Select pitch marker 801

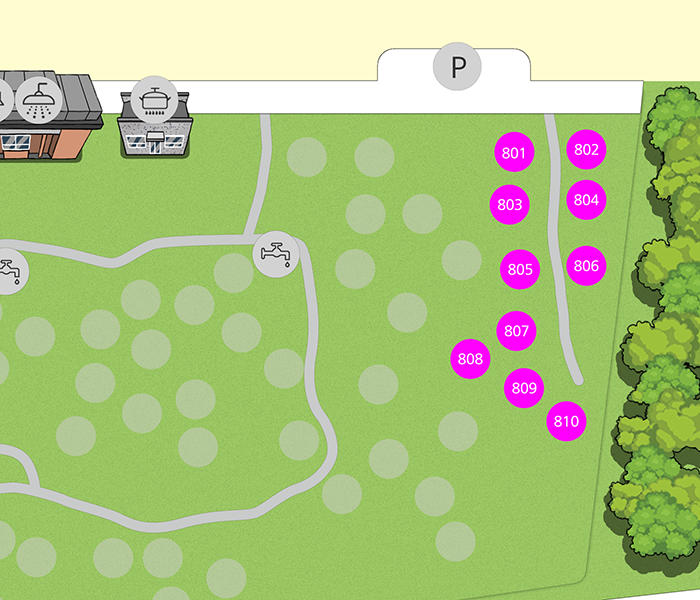[x=515, y=153]
